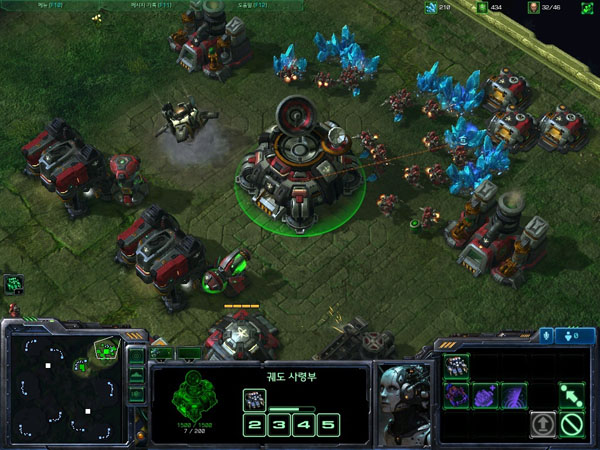
Task: Select the idle SCV button at left edge
Action: click(13, 284)
